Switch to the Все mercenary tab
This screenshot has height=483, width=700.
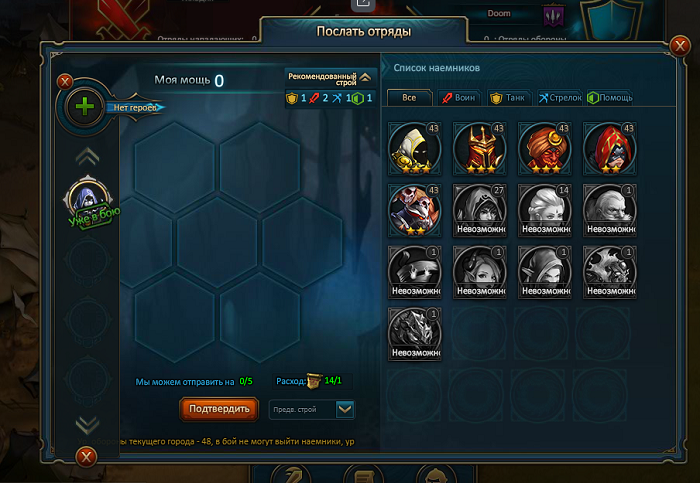coord(410,97)
